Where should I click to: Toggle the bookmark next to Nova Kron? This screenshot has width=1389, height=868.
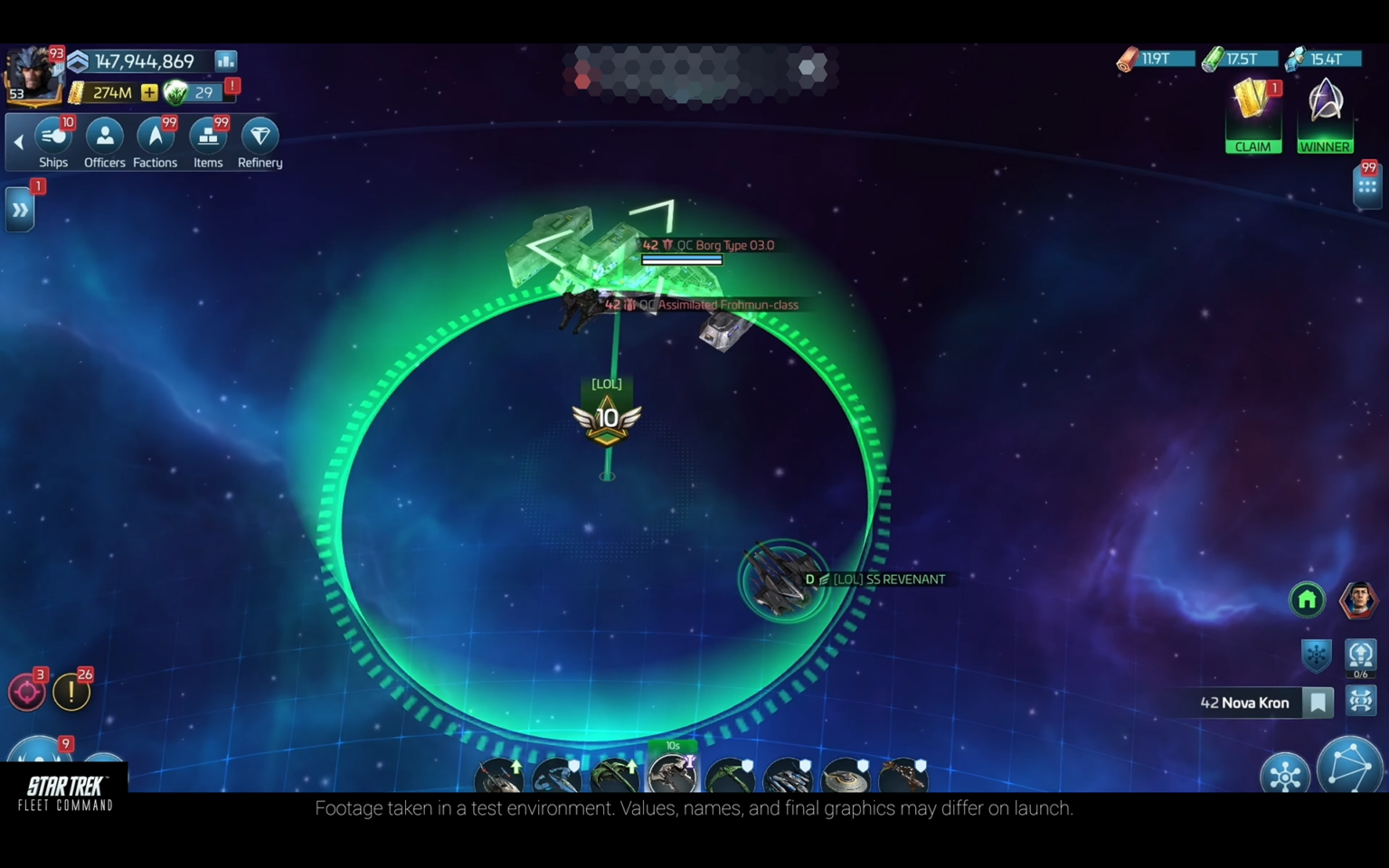click(x=1318, y=703)
